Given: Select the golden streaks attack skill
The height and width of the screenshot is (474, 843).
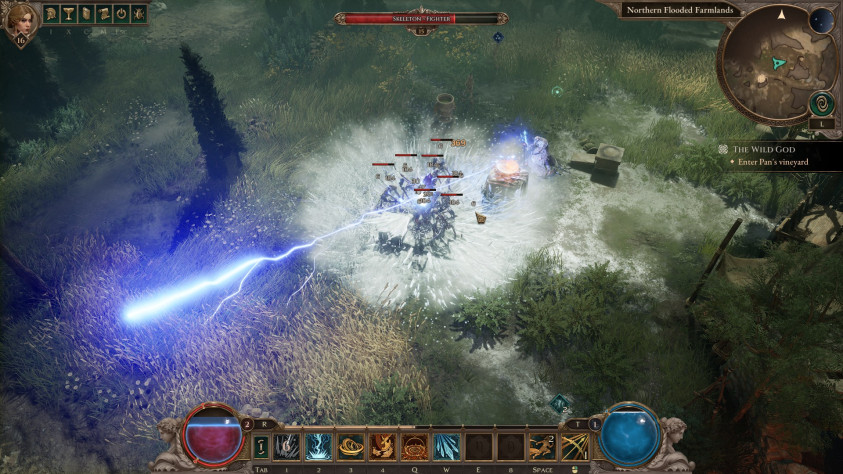Looking at the screenshot, I should tap(575, 446).
